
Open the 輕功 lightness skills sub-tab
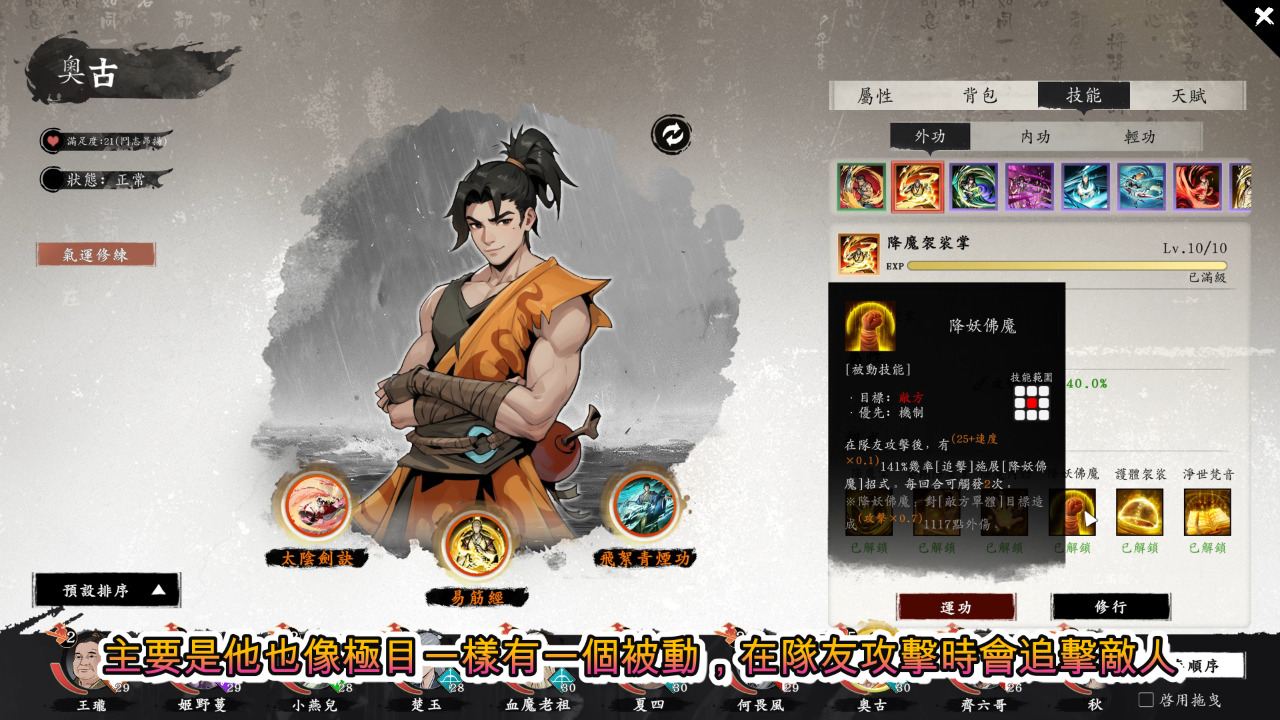point(1140,137)
